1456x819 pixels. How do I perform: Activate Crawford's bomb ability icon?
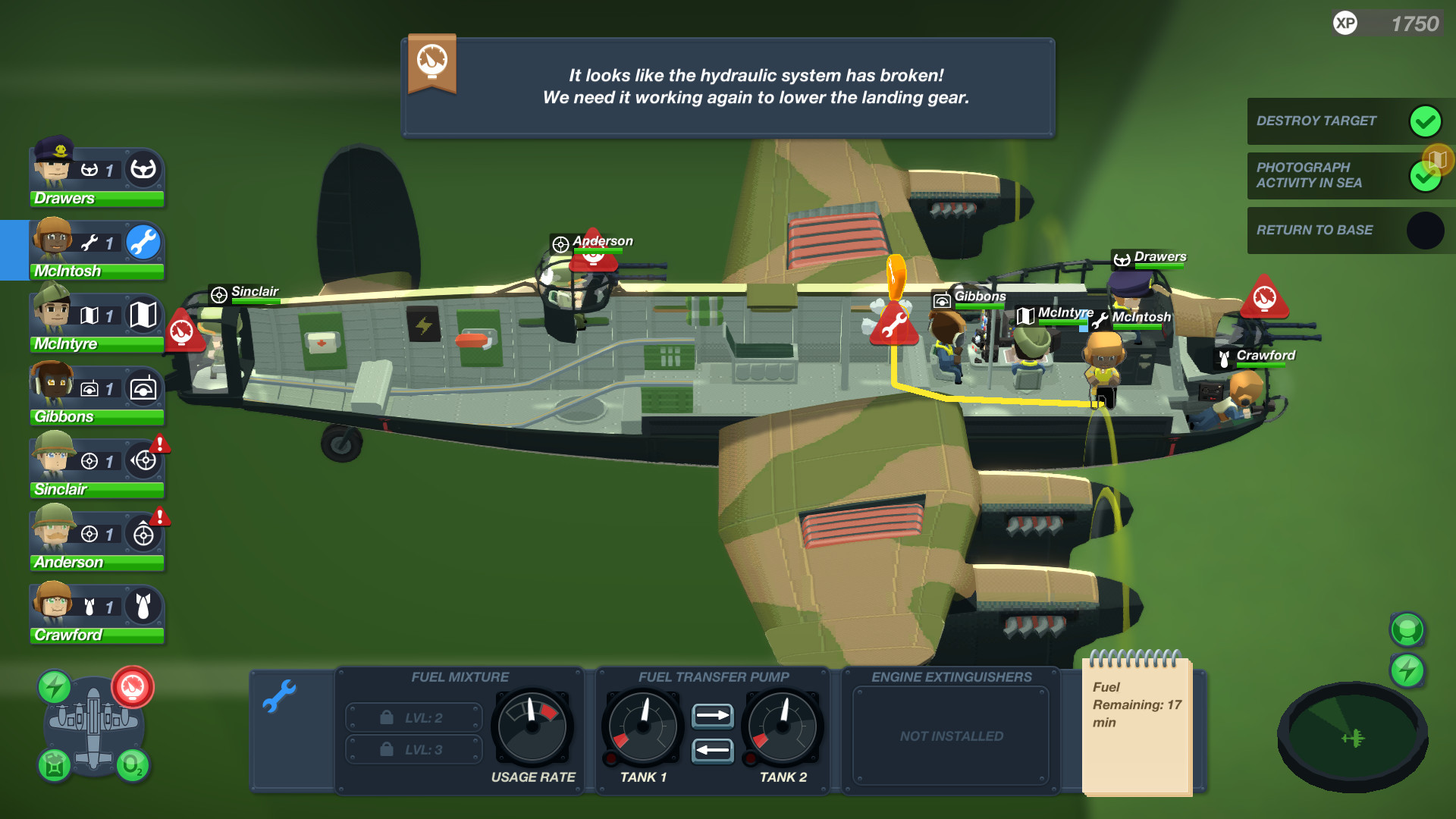pyautogui.click(x=144, y=607)
